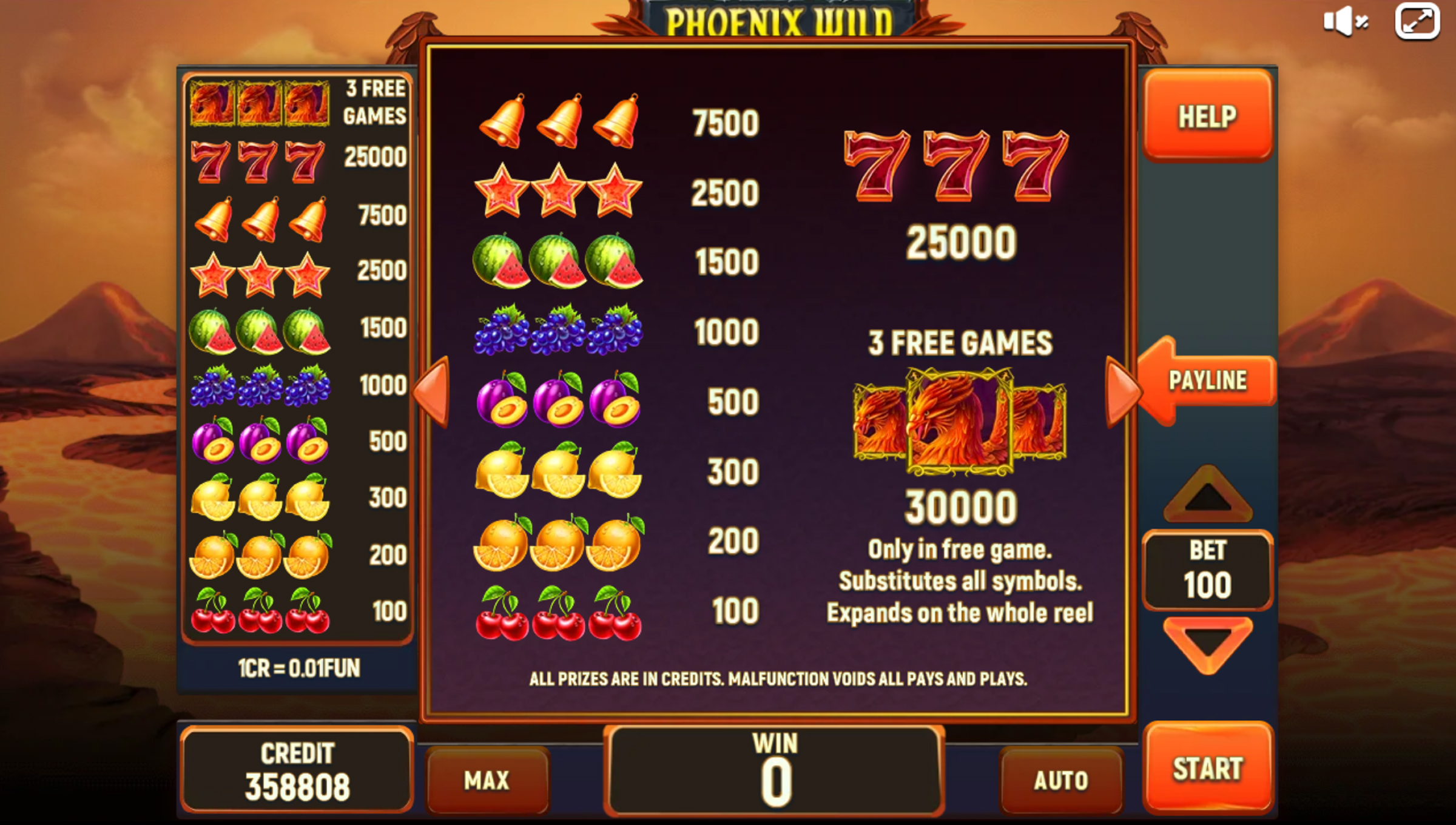Set the MAX bet
This screenshot has height=825, width=1456.
487,780
